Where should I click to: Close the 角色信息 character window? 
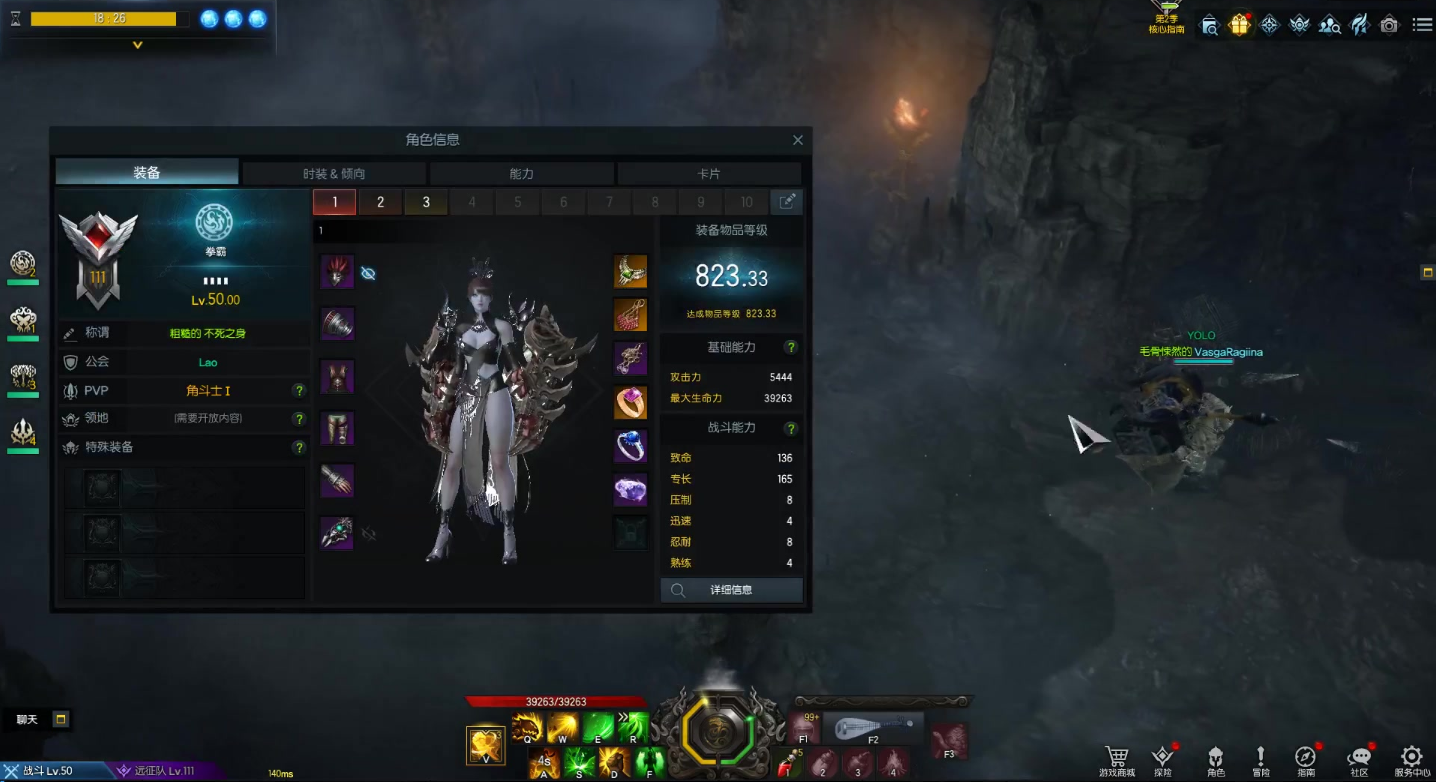coord(797,141)
